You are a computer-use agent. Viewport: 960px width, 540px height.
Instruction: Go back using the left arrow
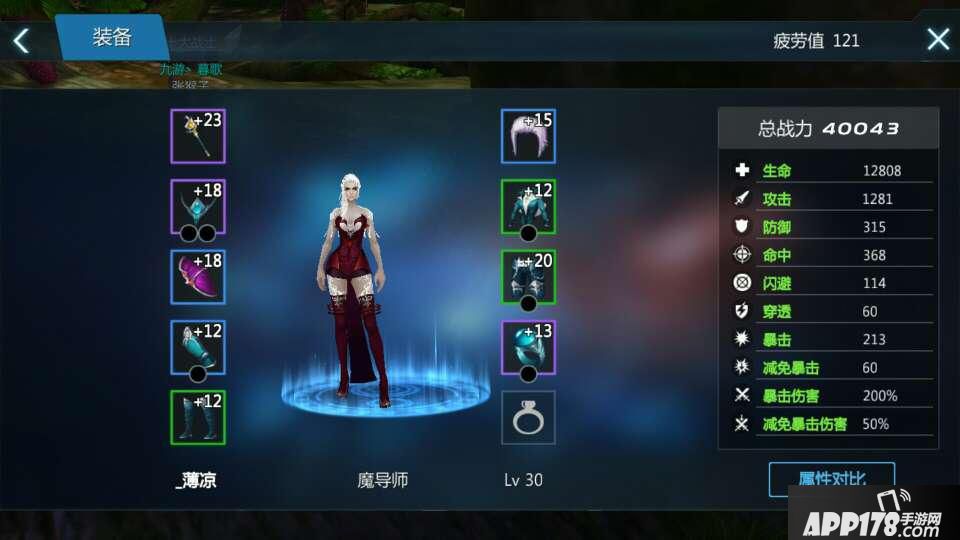click(x=21, y=40)
